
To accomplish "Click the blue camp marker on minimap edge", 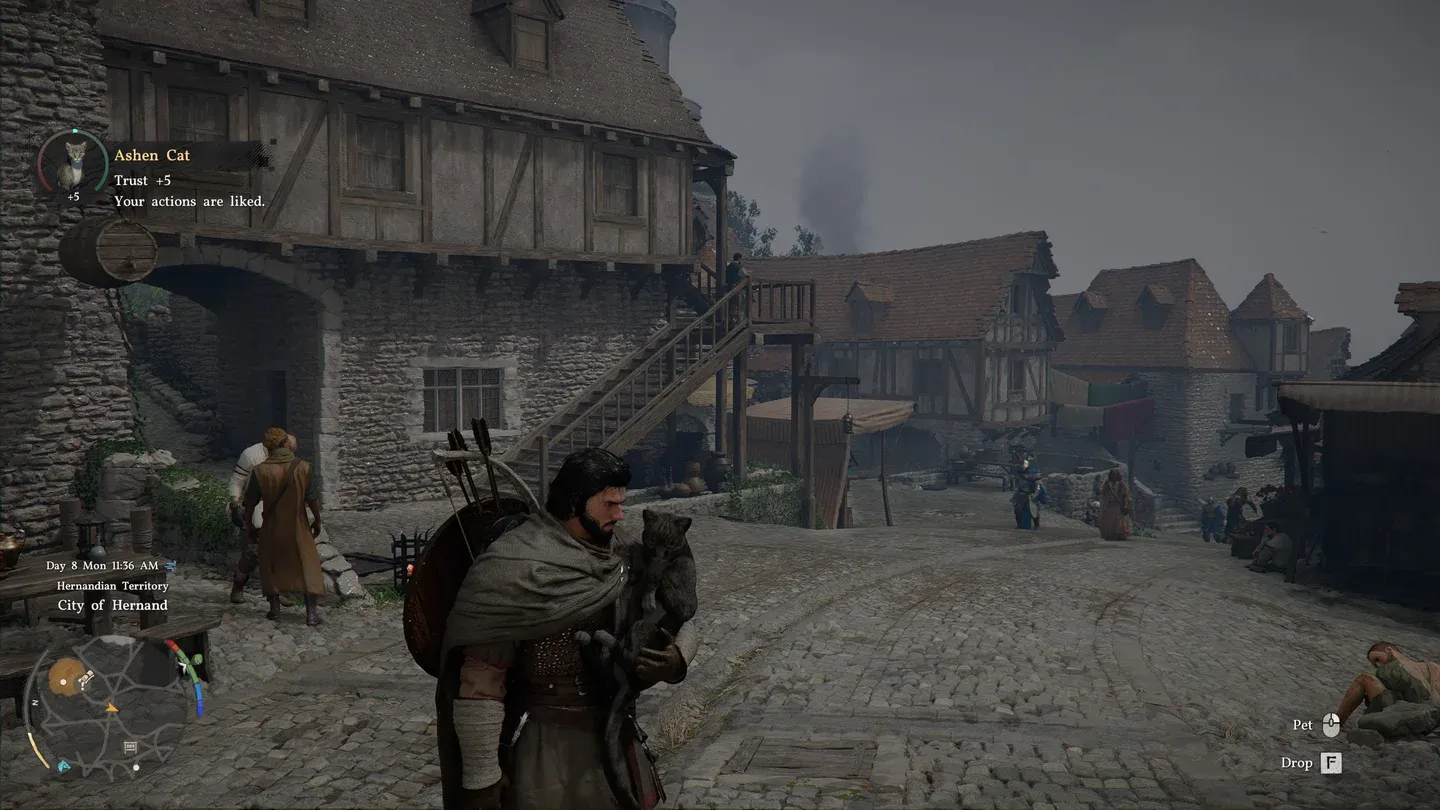I will click(64, 766).
